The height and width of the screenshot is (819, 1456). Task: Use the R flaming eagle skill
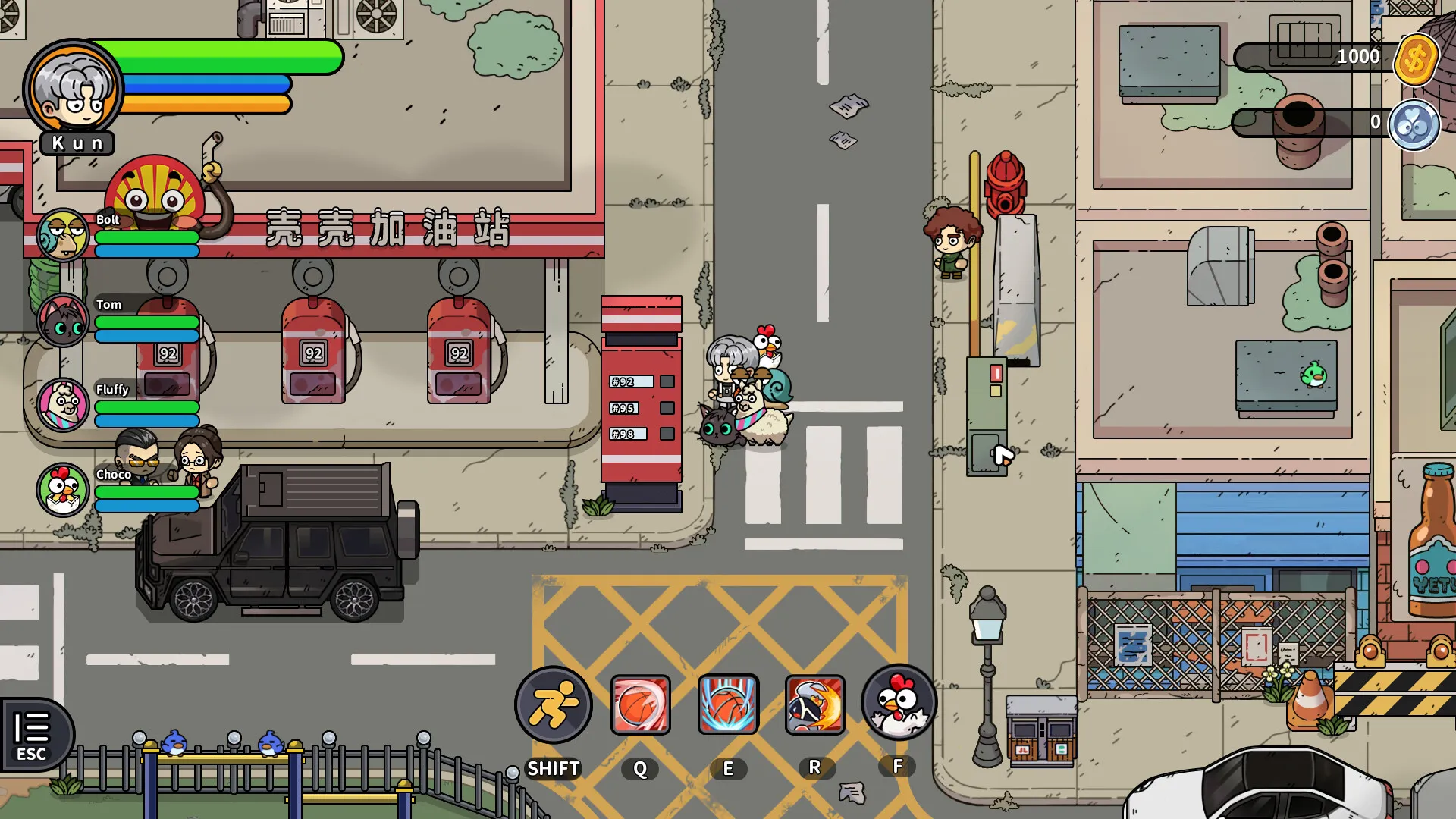pyautogui.click(x=815, y=704)
